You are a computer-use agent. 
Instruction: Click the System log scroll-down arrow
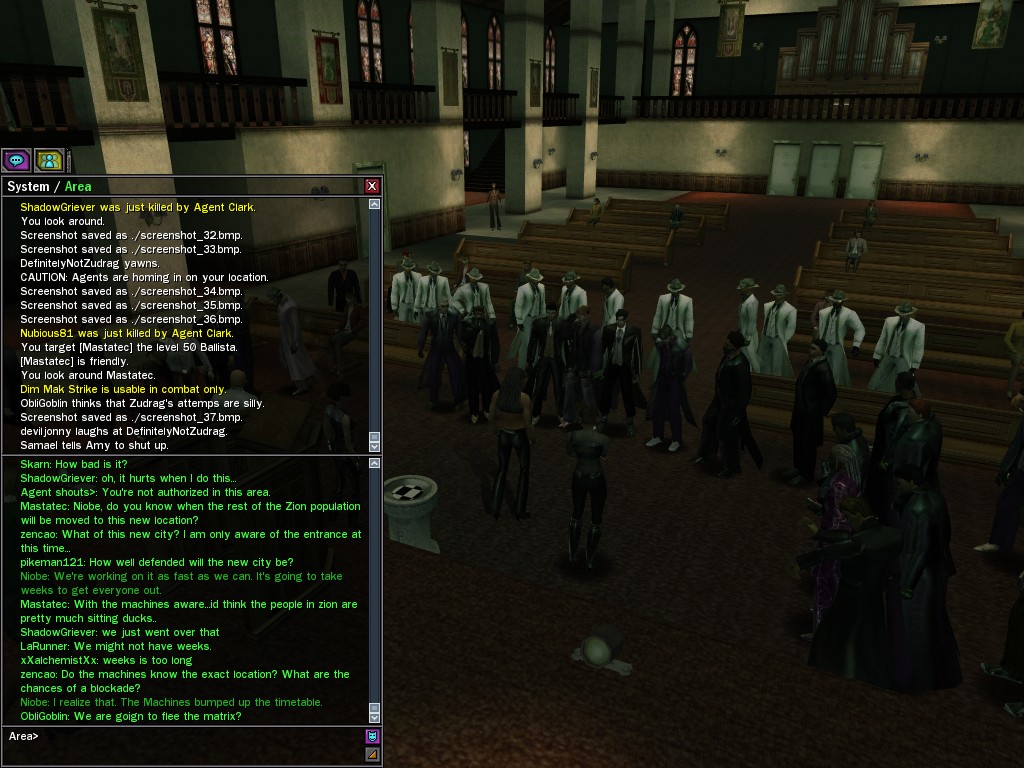(375, 446)
